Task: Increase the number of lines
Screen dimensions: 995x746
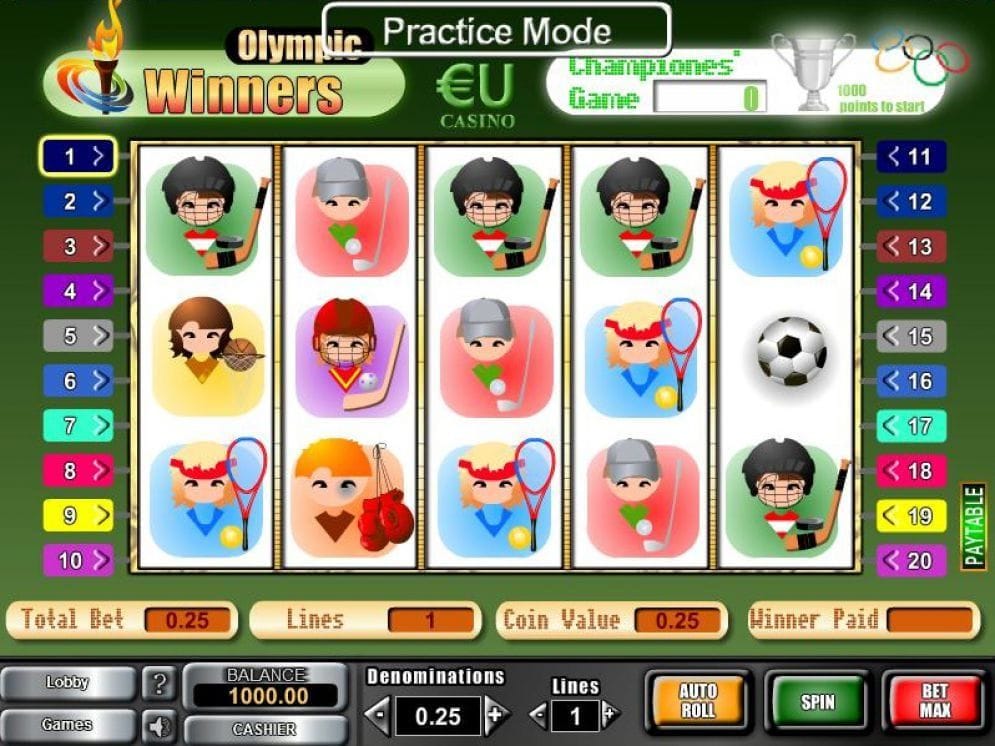Action: click(610, 715)
